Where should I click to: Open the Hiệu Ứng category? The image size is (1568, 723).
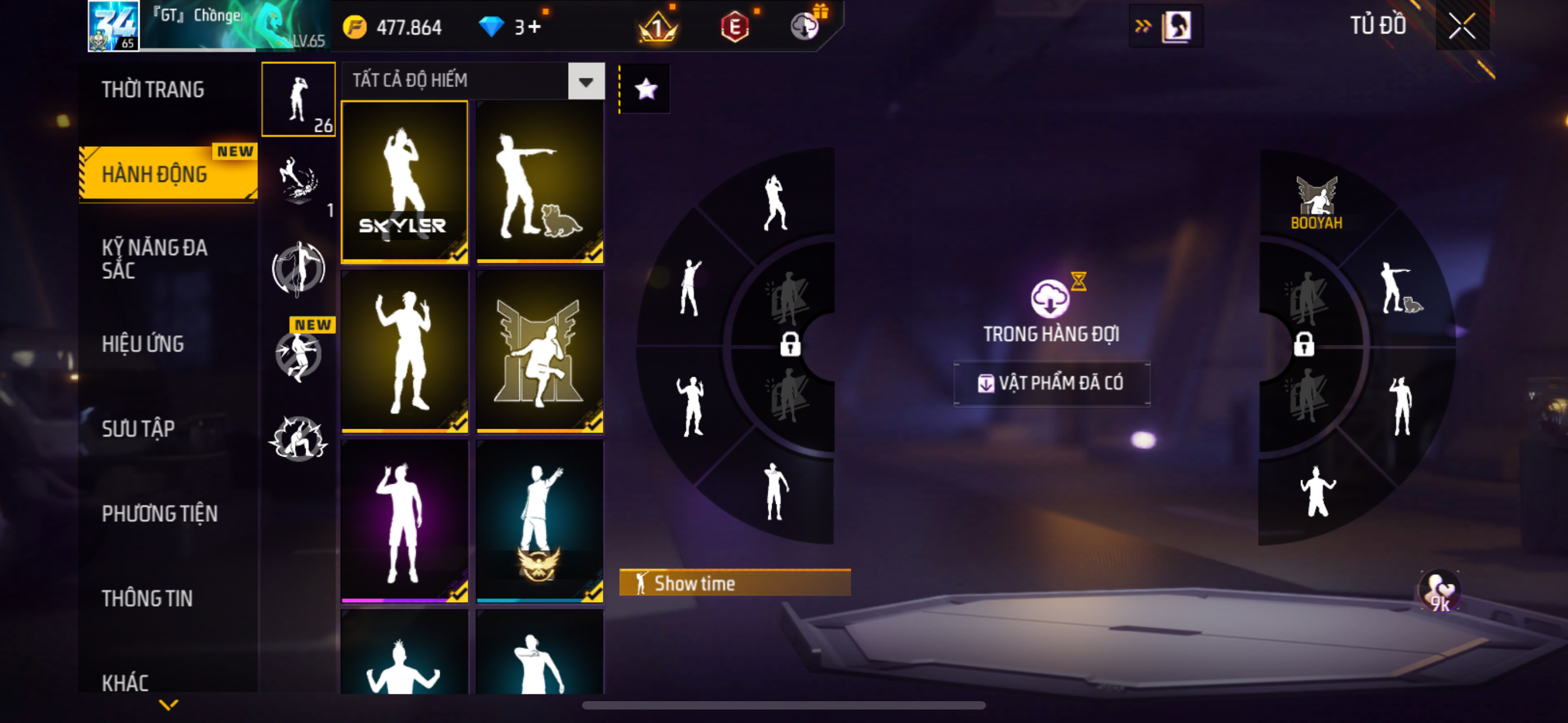pos(143,344)
